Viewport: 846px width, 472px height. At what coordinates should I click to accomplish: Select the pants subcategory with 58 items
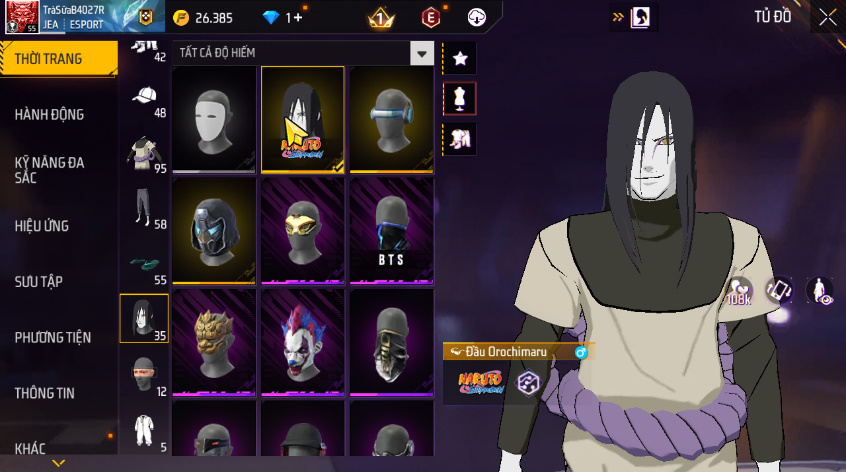click(x=144, y=210)
